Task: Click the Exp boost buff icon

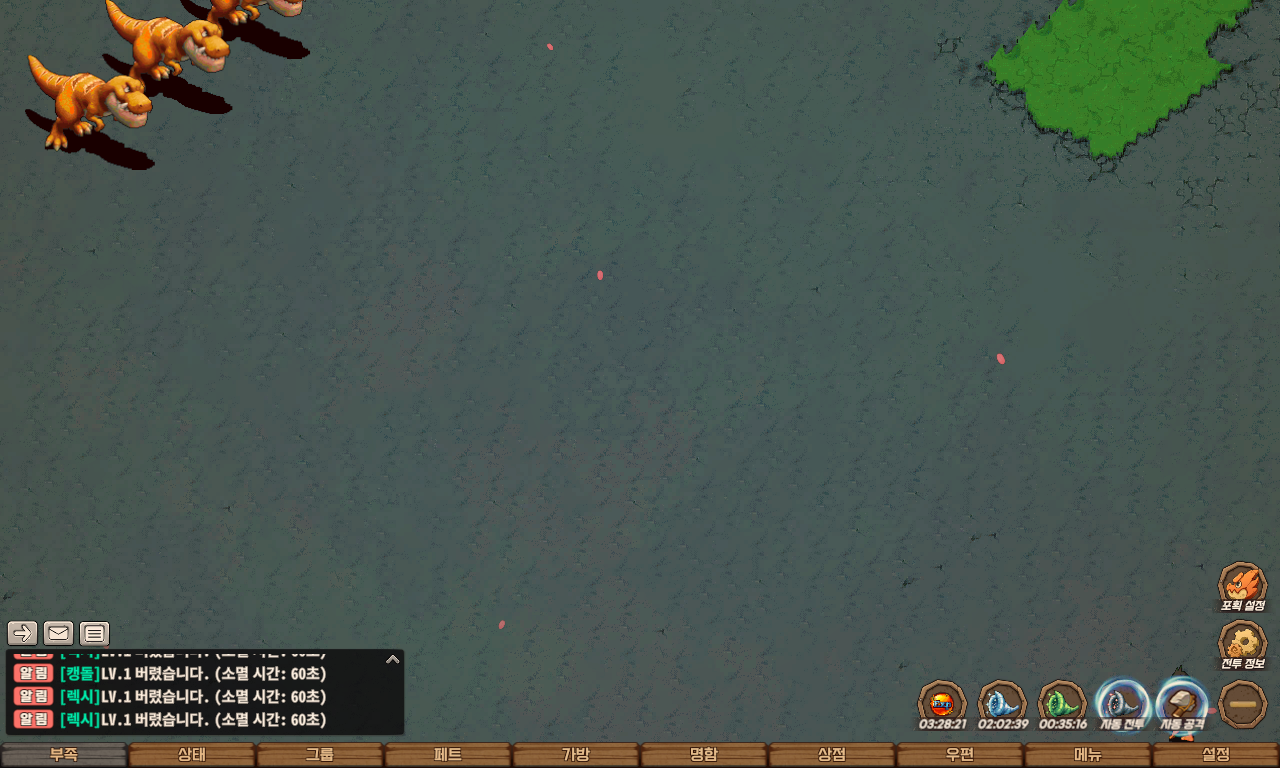Action: tap(942, 703)
